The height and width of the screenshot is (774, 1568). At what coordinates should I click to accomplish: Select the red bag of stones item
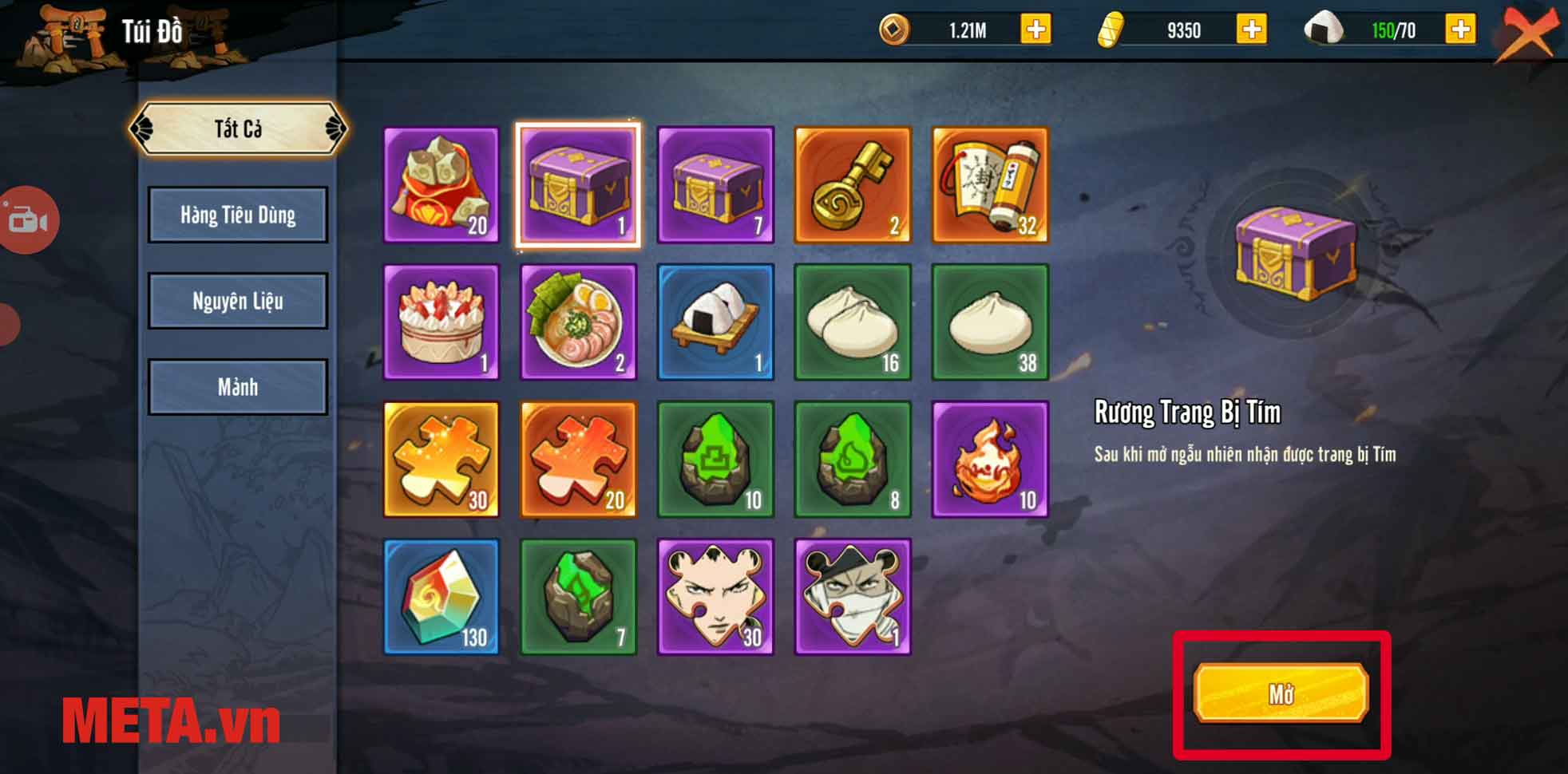tap(441, 185)
